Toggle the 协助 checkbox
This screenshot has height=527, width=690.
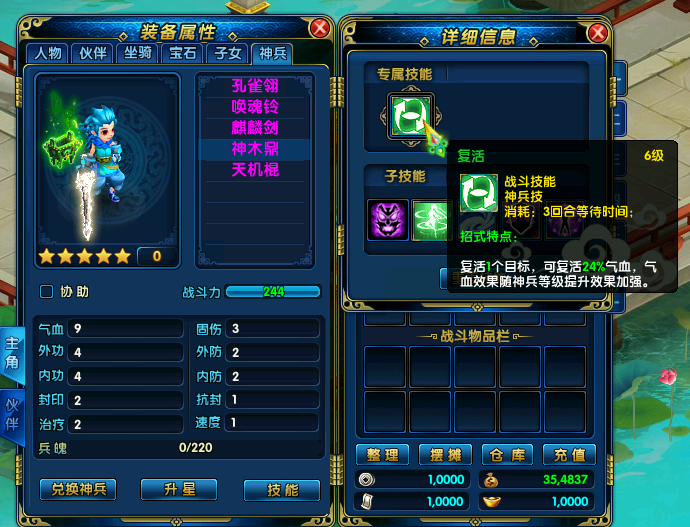(x=47, y=292)
